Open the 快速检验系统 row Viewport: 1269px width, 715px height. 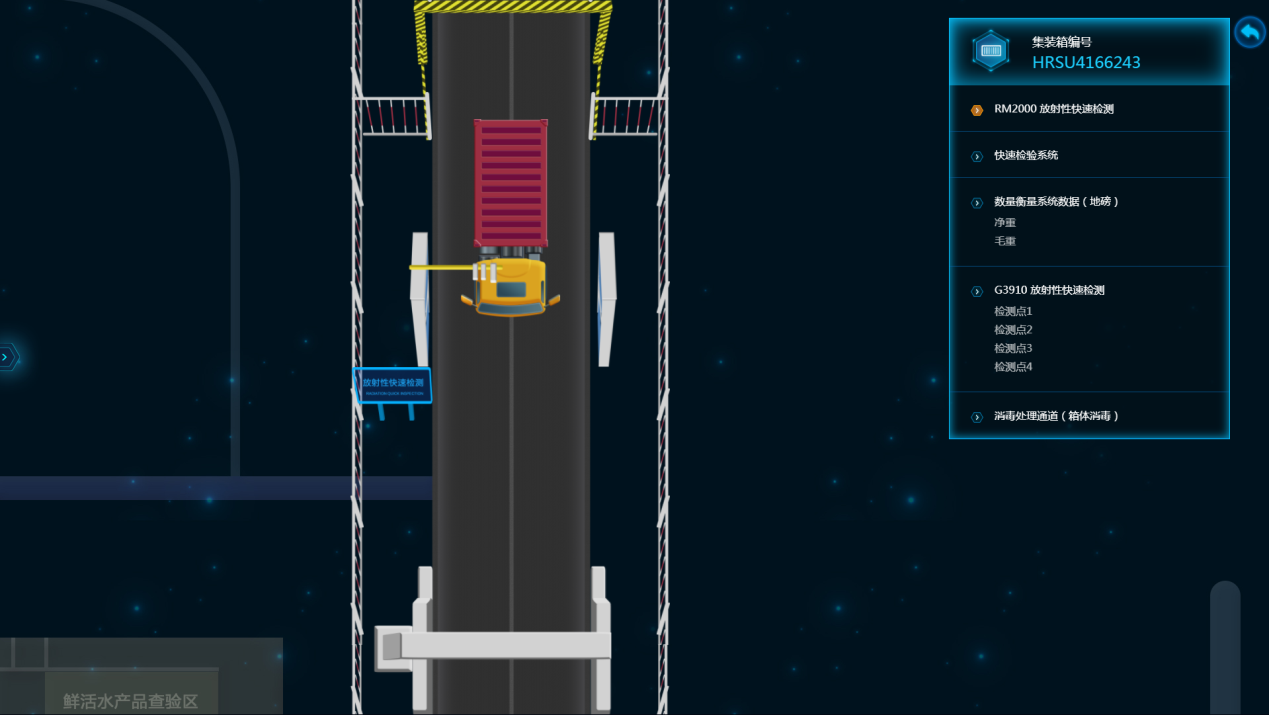click(1025, 155)
